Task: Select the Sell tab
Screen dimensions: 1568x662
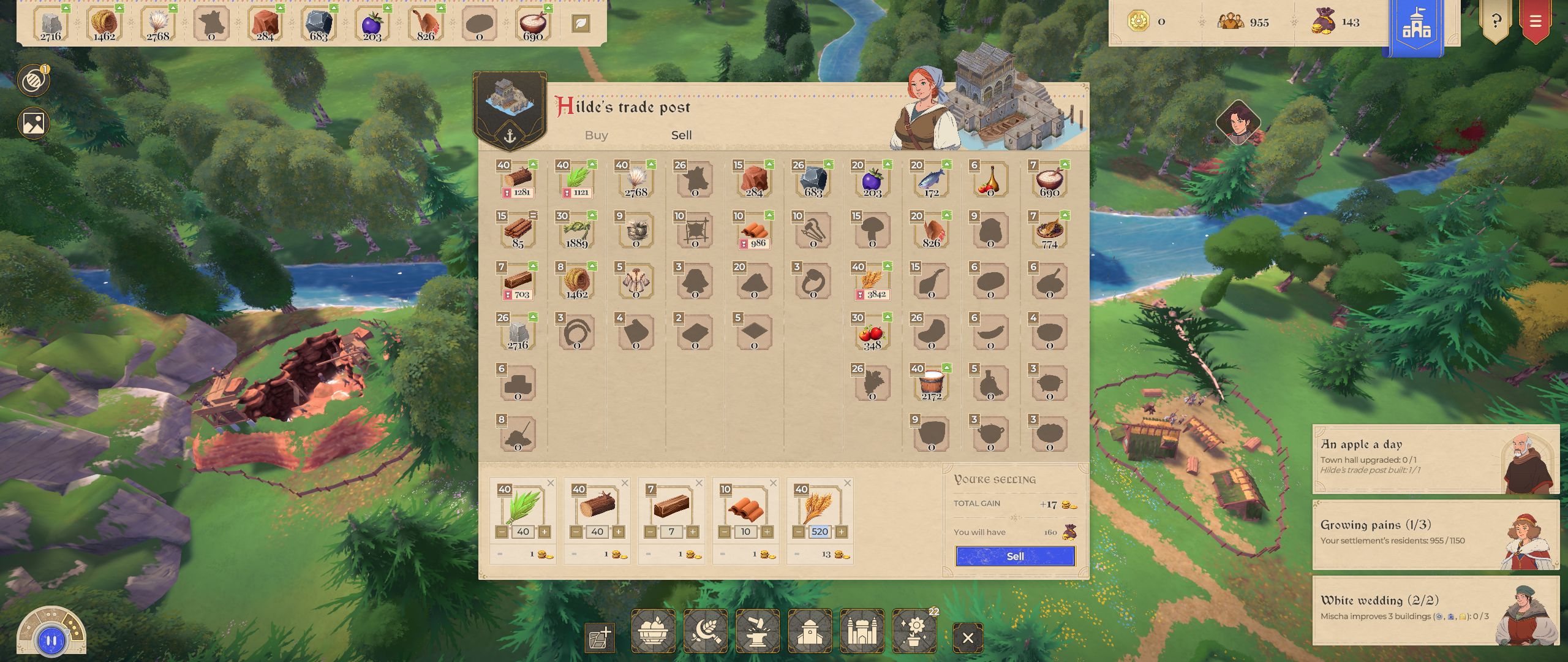Action: pyautogui.click(x=681, y=135)
